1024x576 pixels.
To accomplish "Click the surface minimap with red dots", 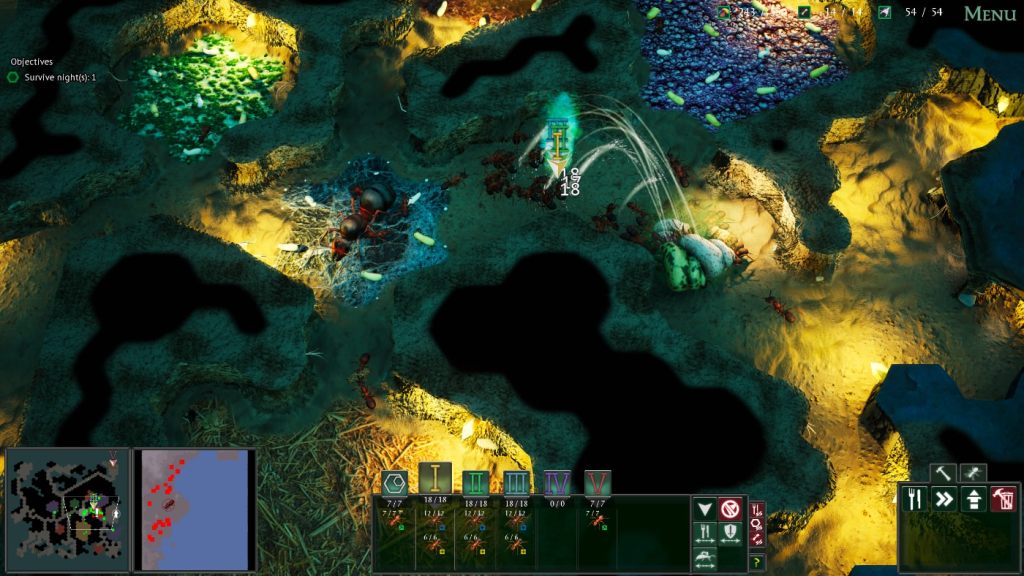I will coord(194,509).
